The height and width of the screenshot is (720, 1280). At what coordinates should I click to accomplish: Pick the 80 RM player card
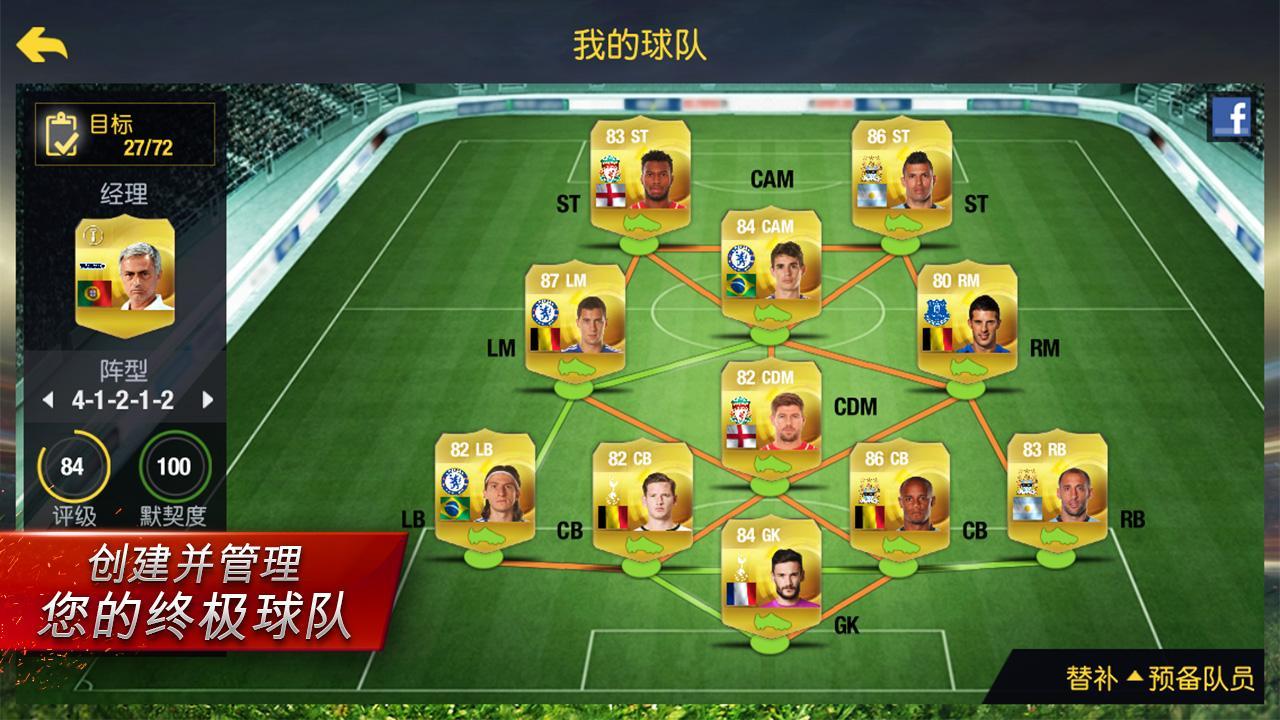967,316
